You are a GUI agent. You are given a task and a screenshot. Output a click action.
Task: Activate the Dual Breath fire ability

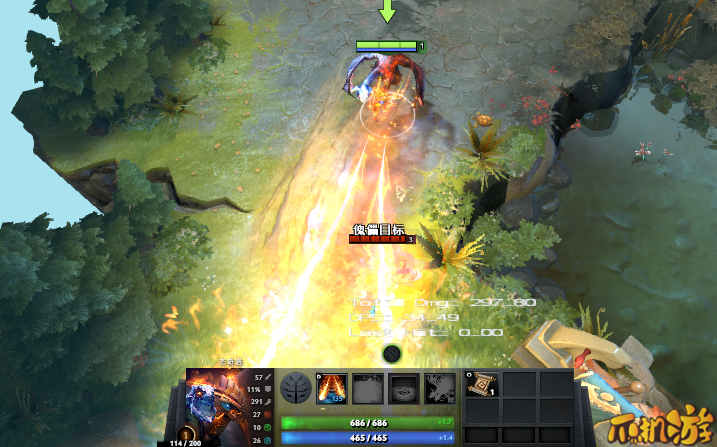[333, 389]
